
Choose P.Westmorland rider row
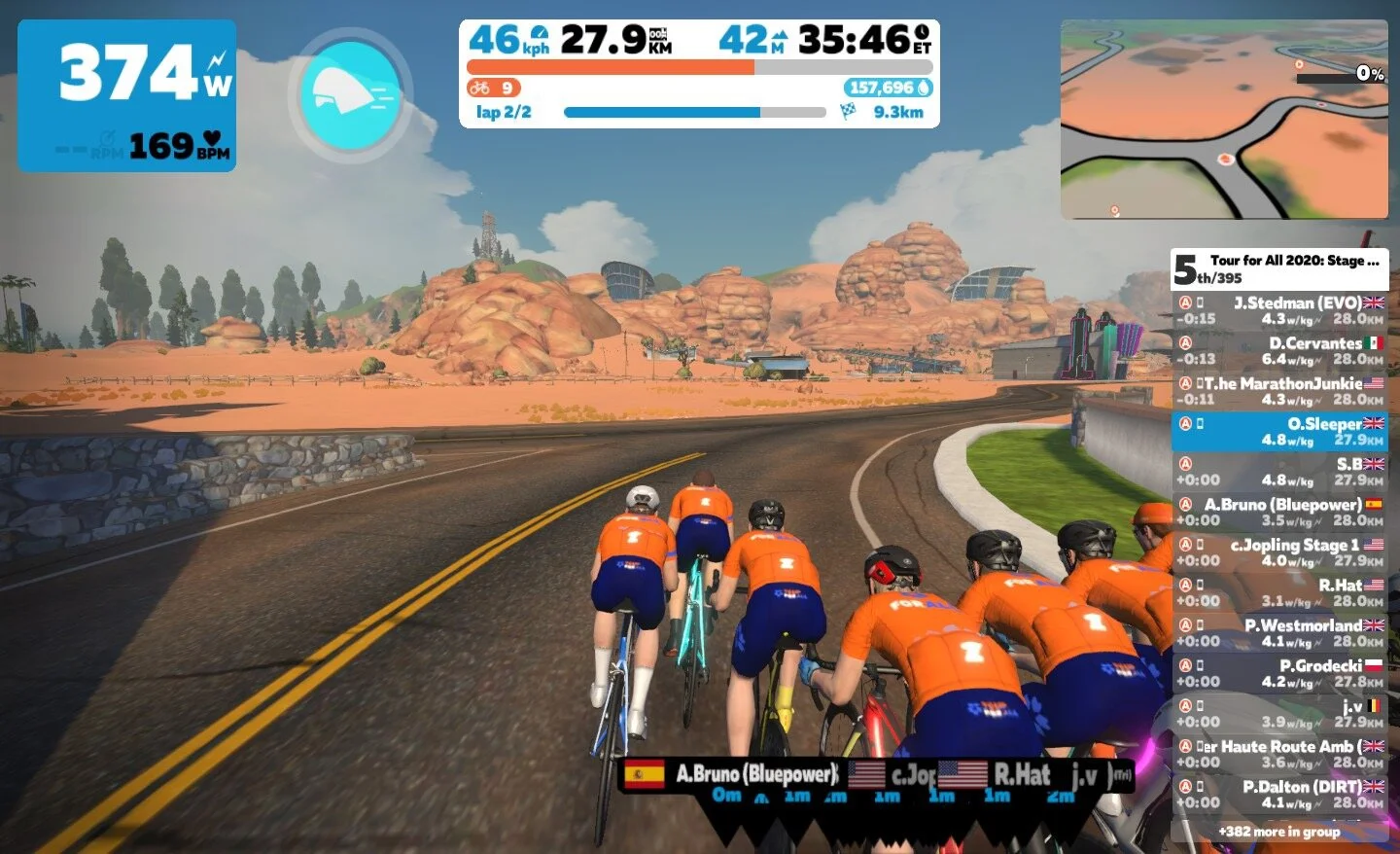pyautogui.click(x=1279, y=633)
